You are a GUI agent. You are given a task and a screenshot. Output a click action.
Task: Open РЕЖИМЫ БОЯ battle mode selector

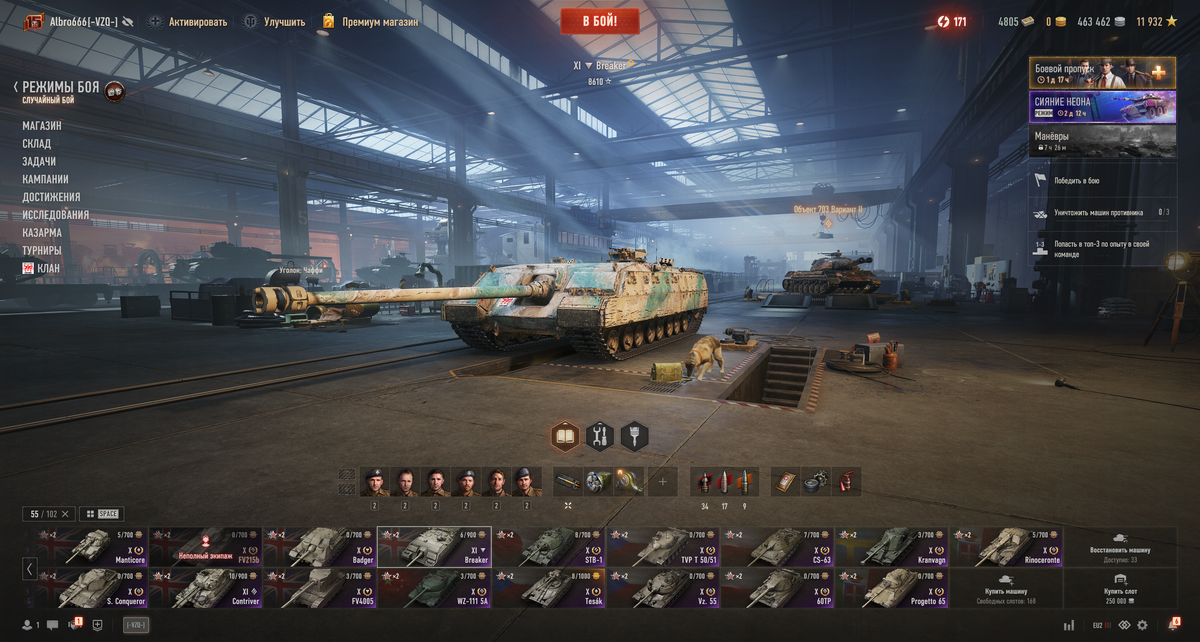click(x=61, y=88)
